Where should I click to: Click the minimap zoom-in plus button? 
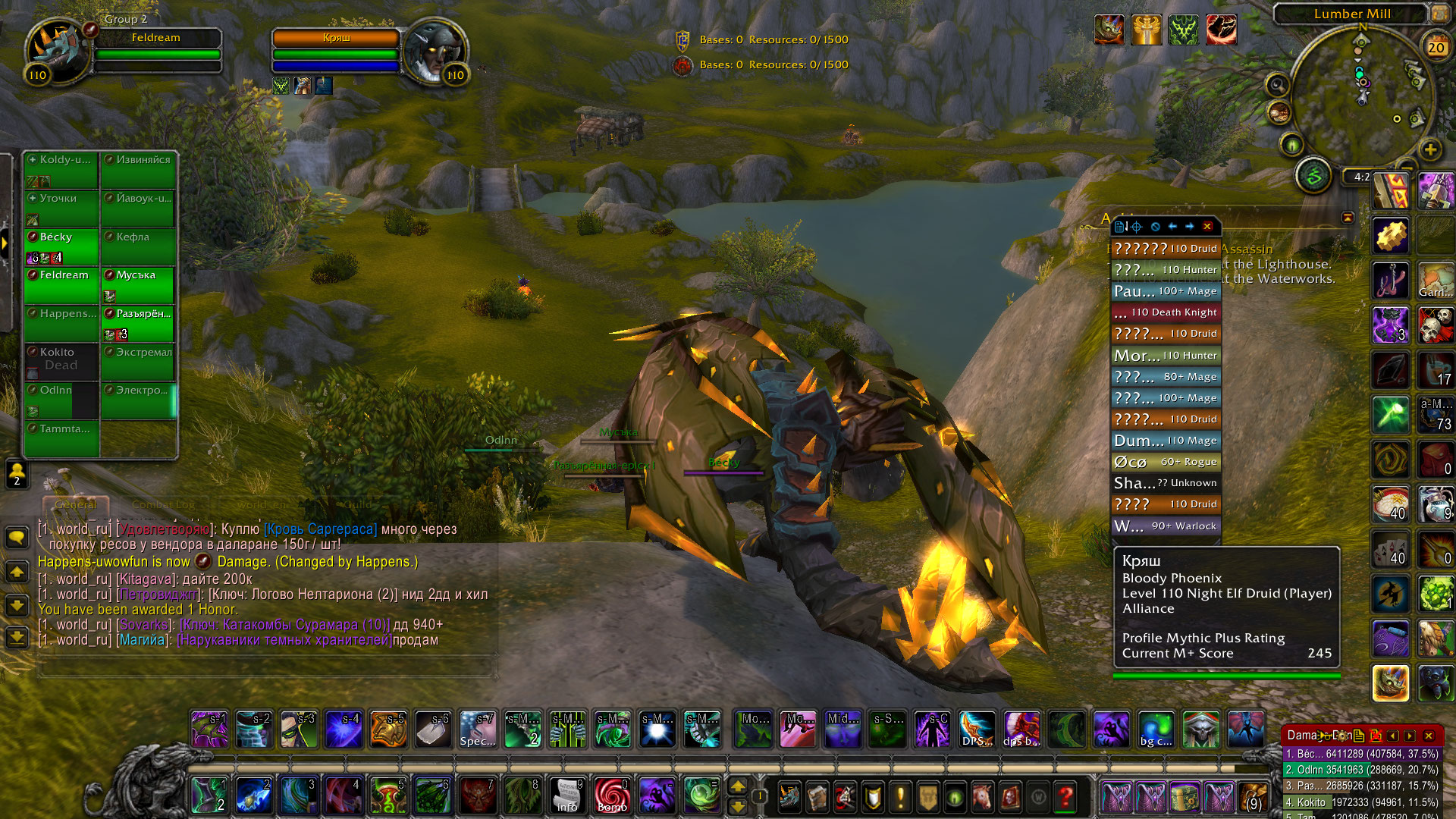tap(1430, 149)
